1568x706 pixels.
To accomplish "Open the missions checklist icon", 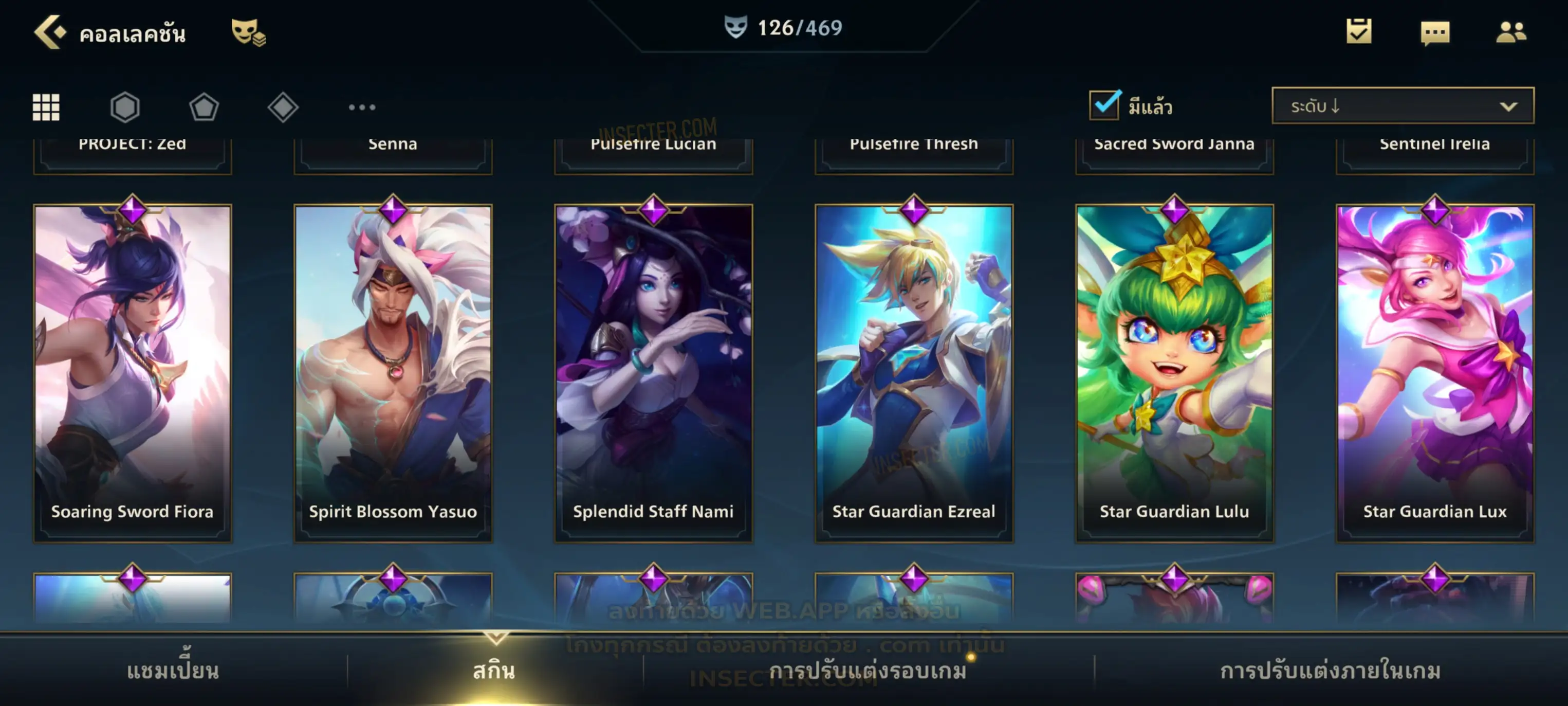I will 1358,32.
